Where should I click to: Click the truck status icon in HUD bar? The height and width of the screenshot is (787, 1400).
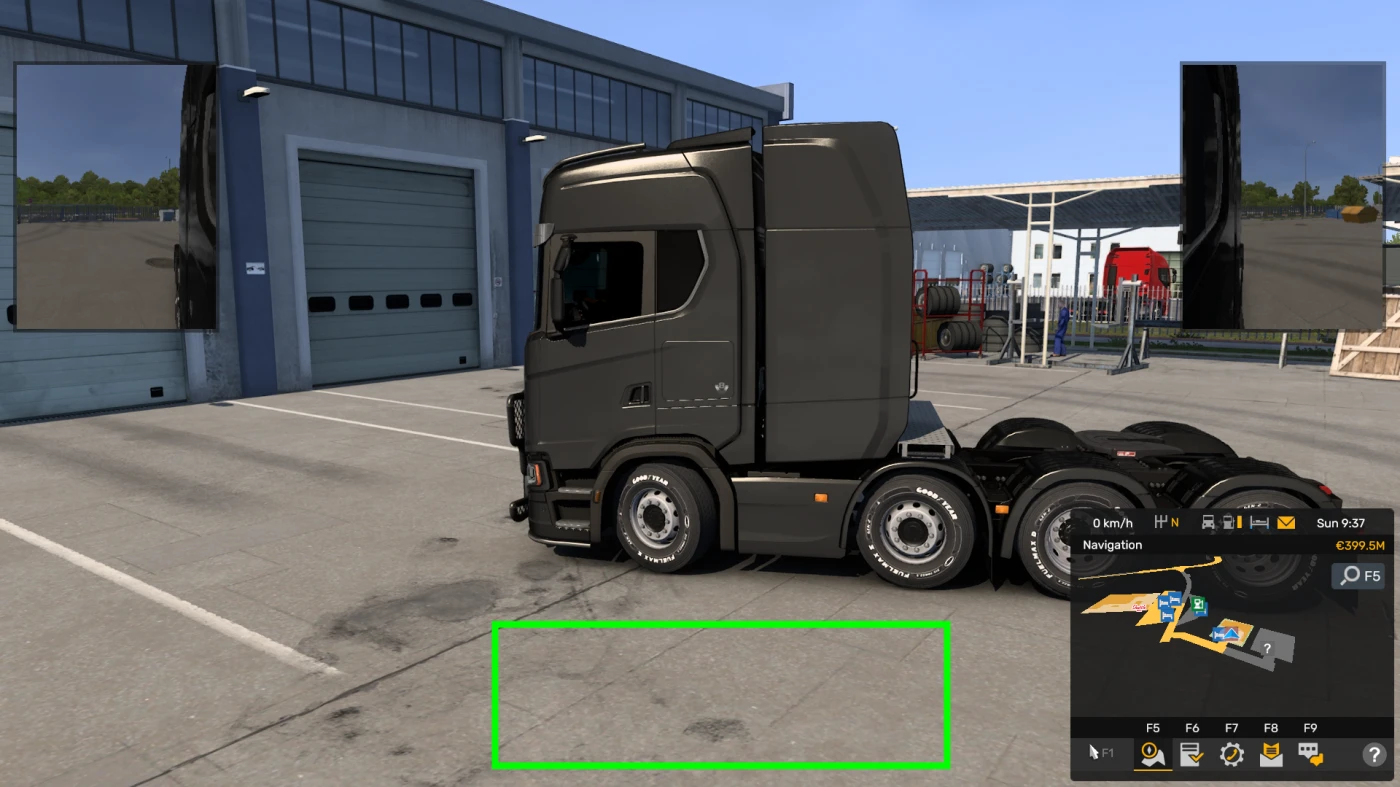1208,523
